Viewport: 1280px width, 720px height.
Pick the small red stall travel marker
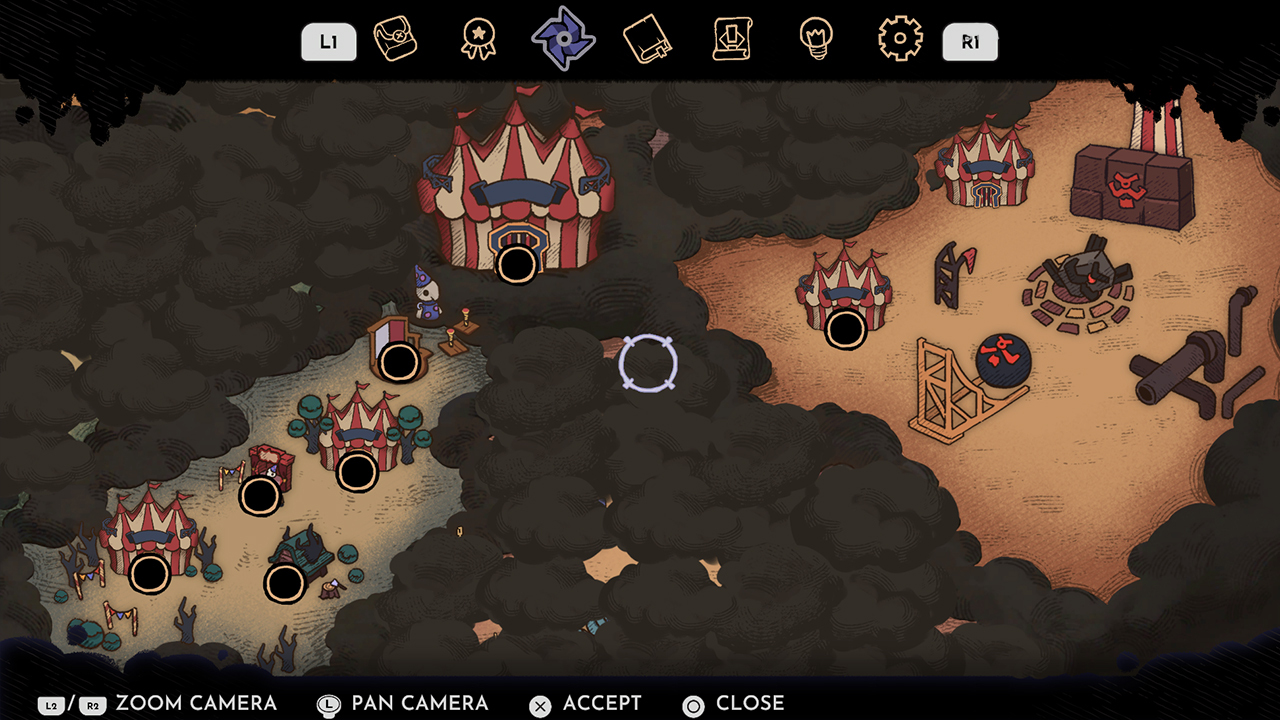pyautogui.click(x=260, y=495)
